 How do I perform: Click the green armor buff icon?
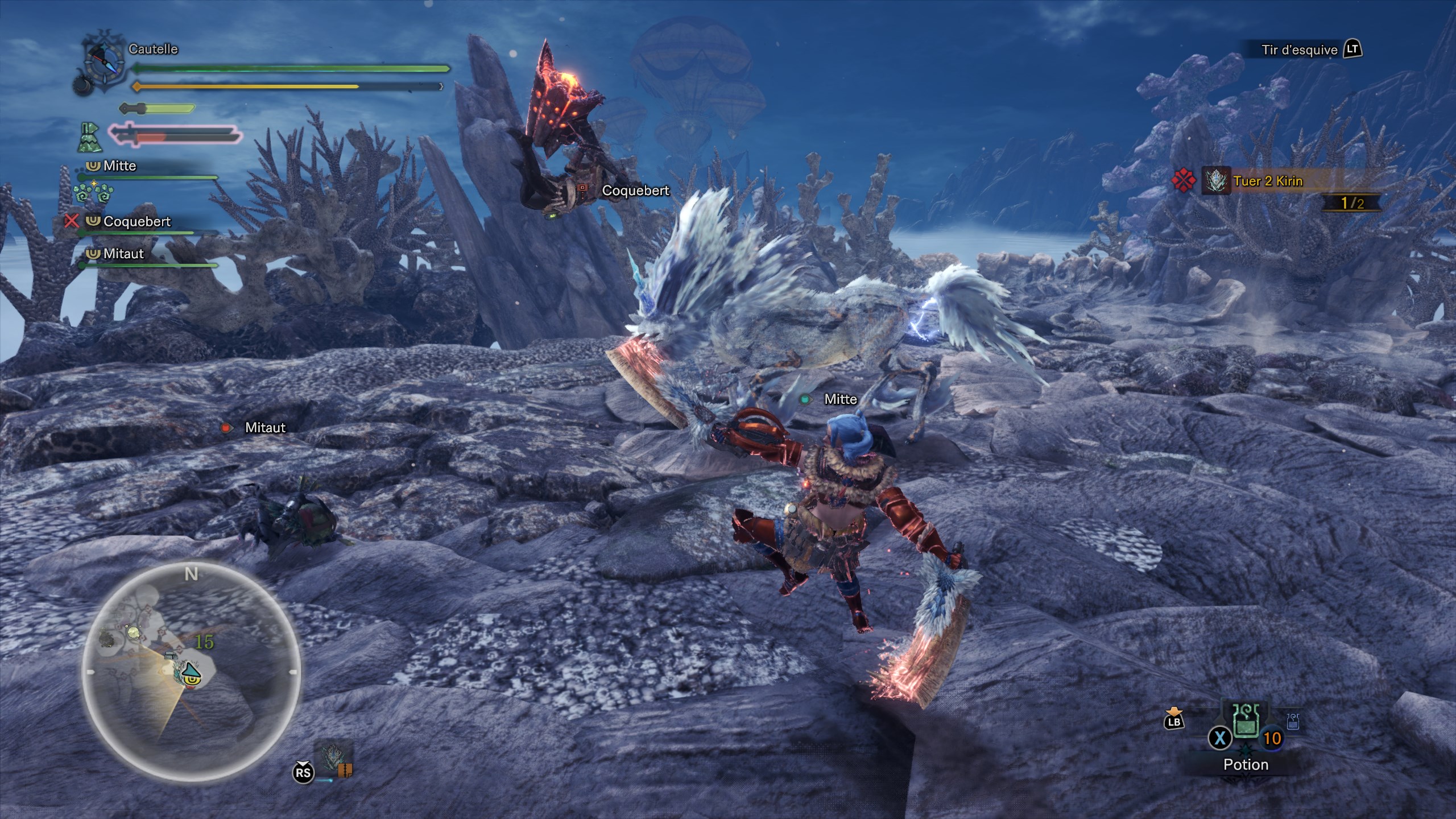(x=90, y=138)
